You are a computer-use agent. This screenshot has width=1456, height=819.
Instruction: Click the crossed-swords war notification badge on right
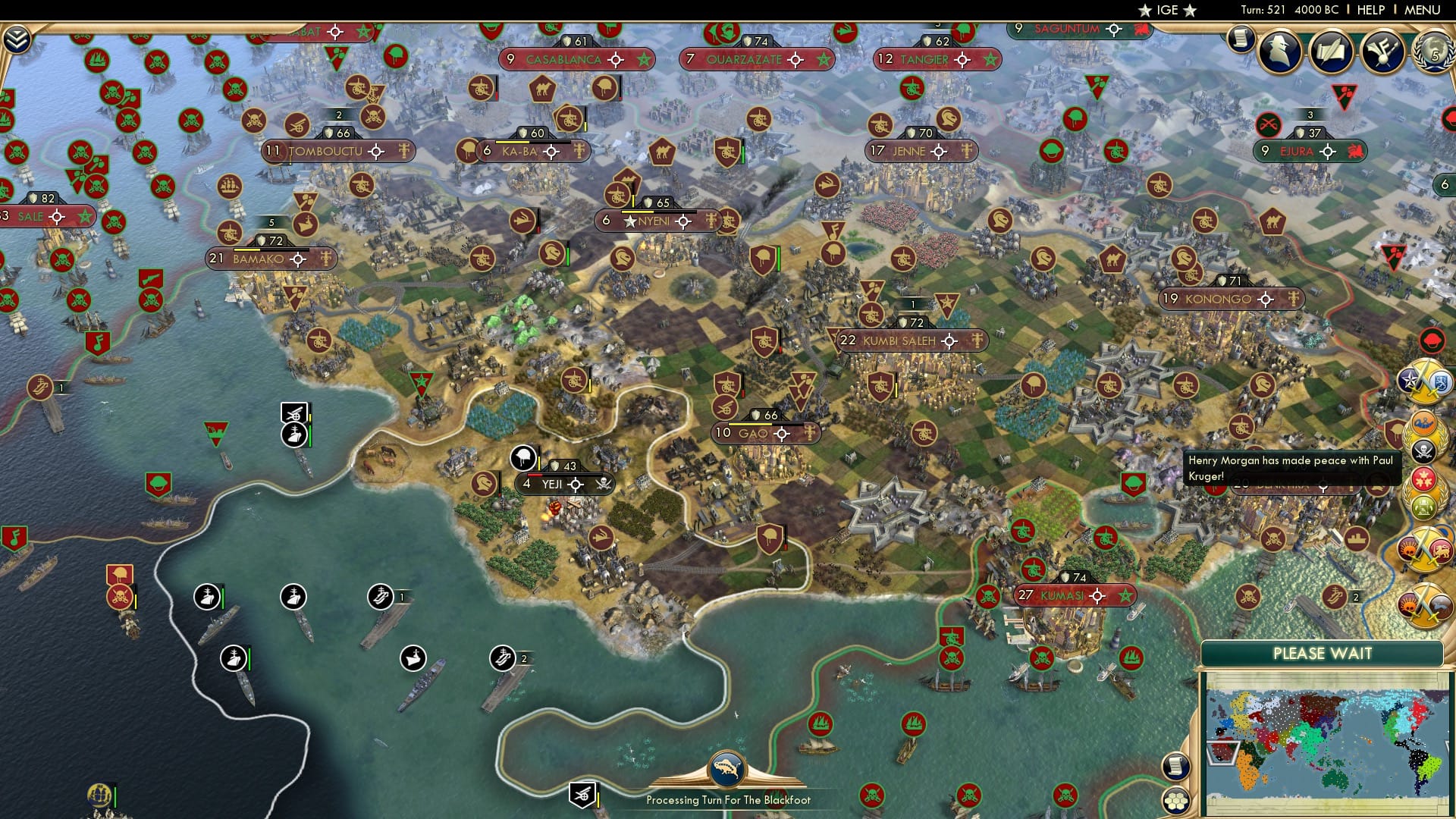(1424, 379)
